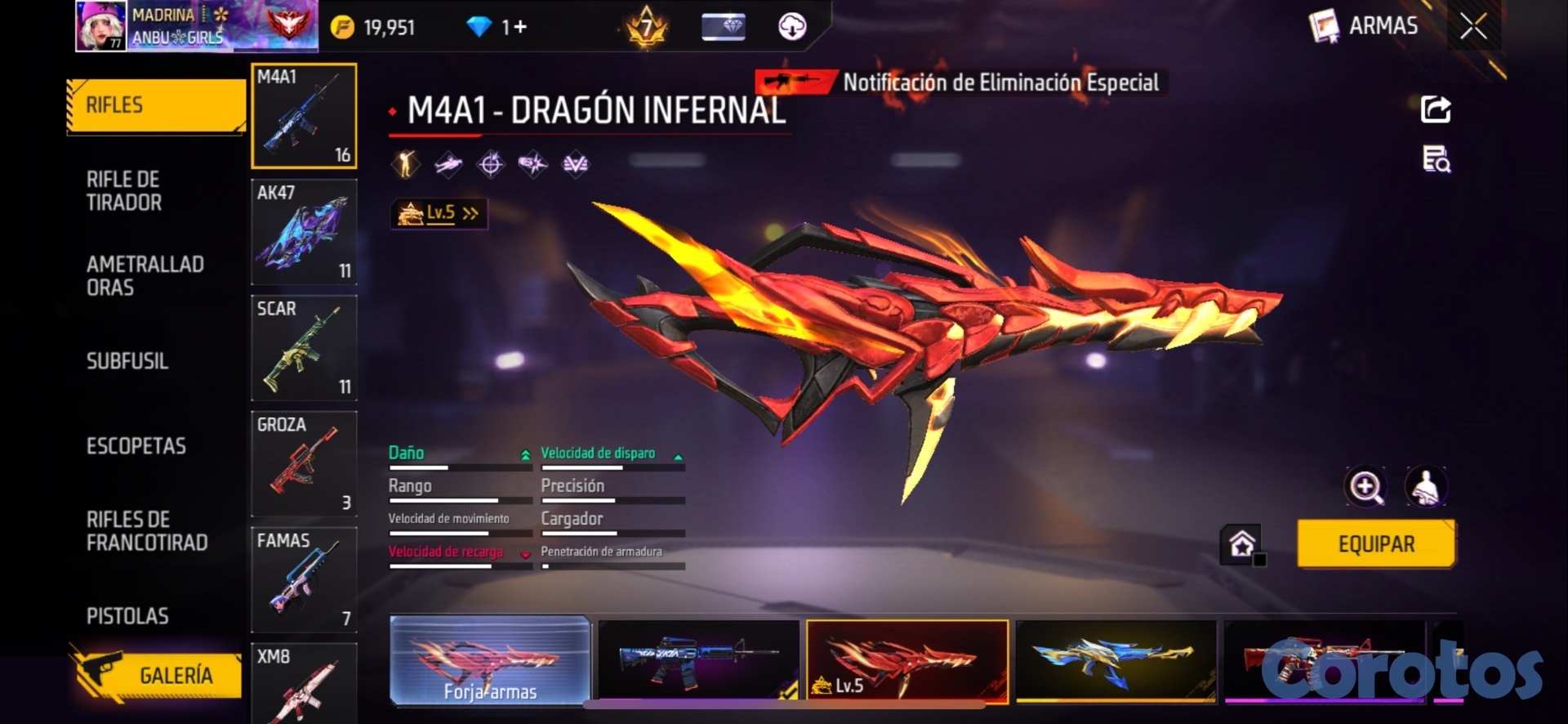
Task: Select the GROZA weapon tile
Action: tap(304, 464)
